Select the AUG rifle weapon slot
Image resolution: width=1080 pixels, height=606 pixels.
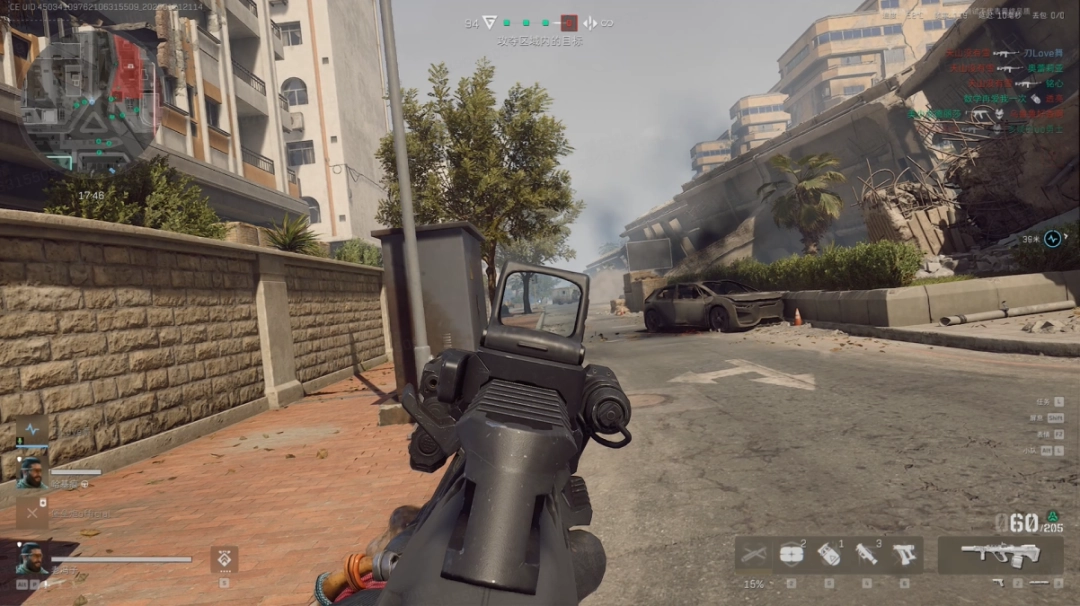pyautogui.click(x=986, y=553)
